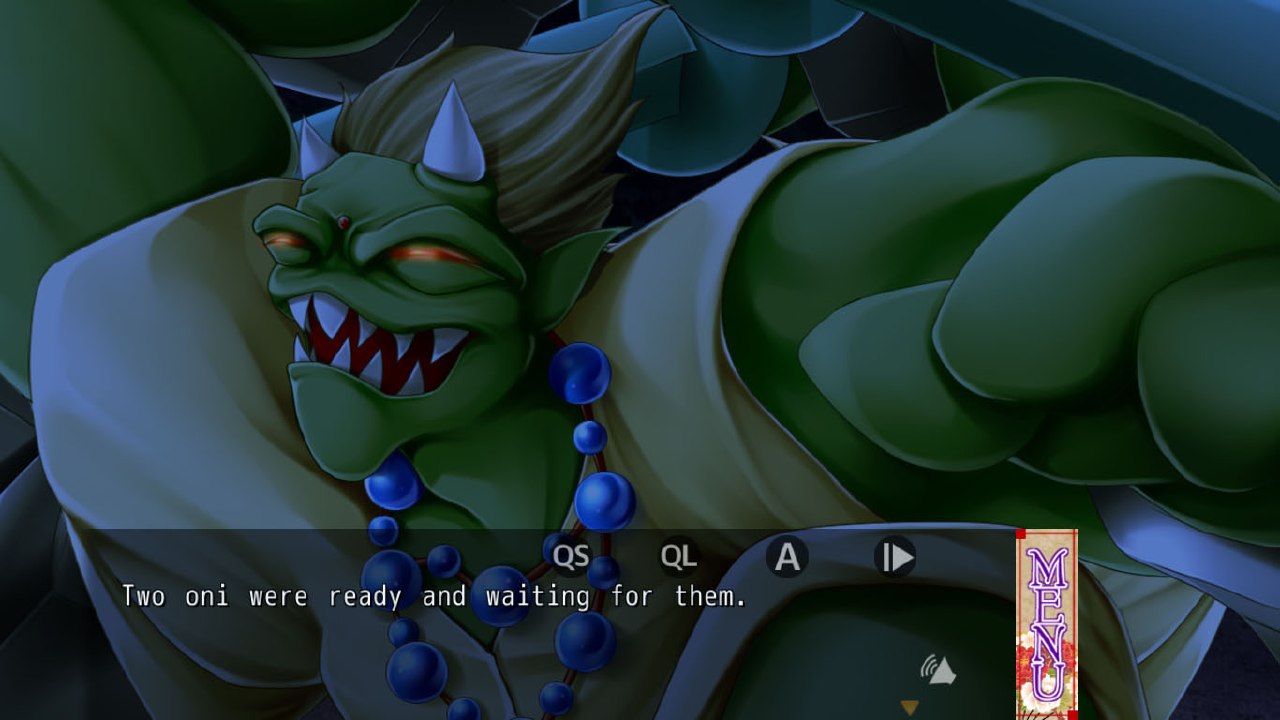This screenshot has width=1280, height=720.
Task: Click the QL quick load button
Action: click(679, 557)
